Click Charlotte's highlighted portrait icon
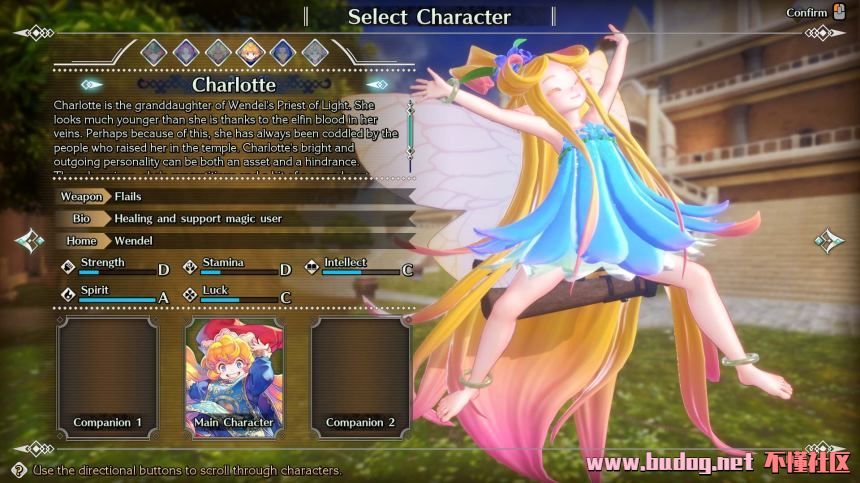This screenshot has width=860, height=483. click(250, 51)
